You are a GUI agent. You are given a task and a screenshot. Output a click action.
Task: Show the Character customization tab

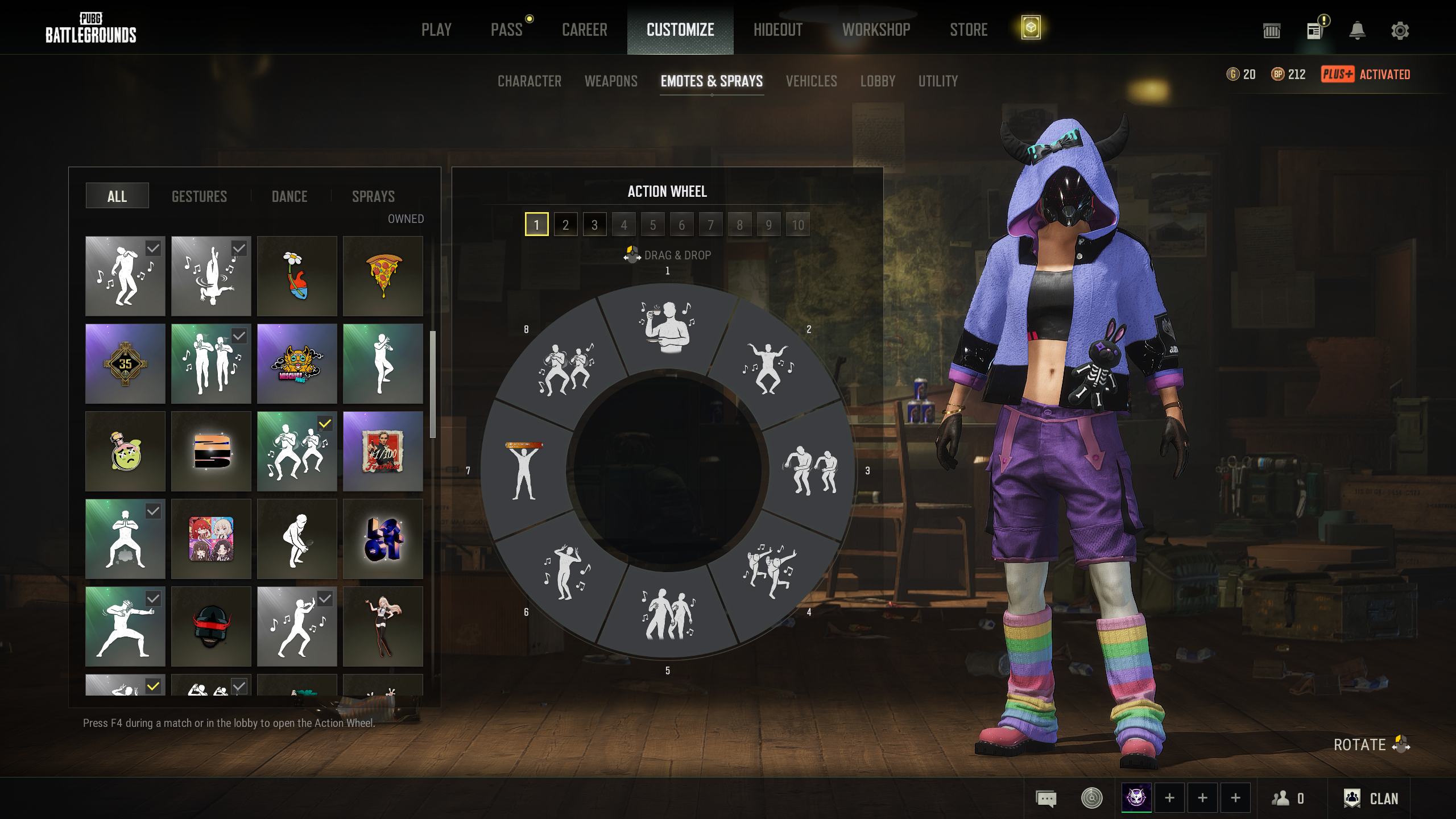click(x=529, y=81)
